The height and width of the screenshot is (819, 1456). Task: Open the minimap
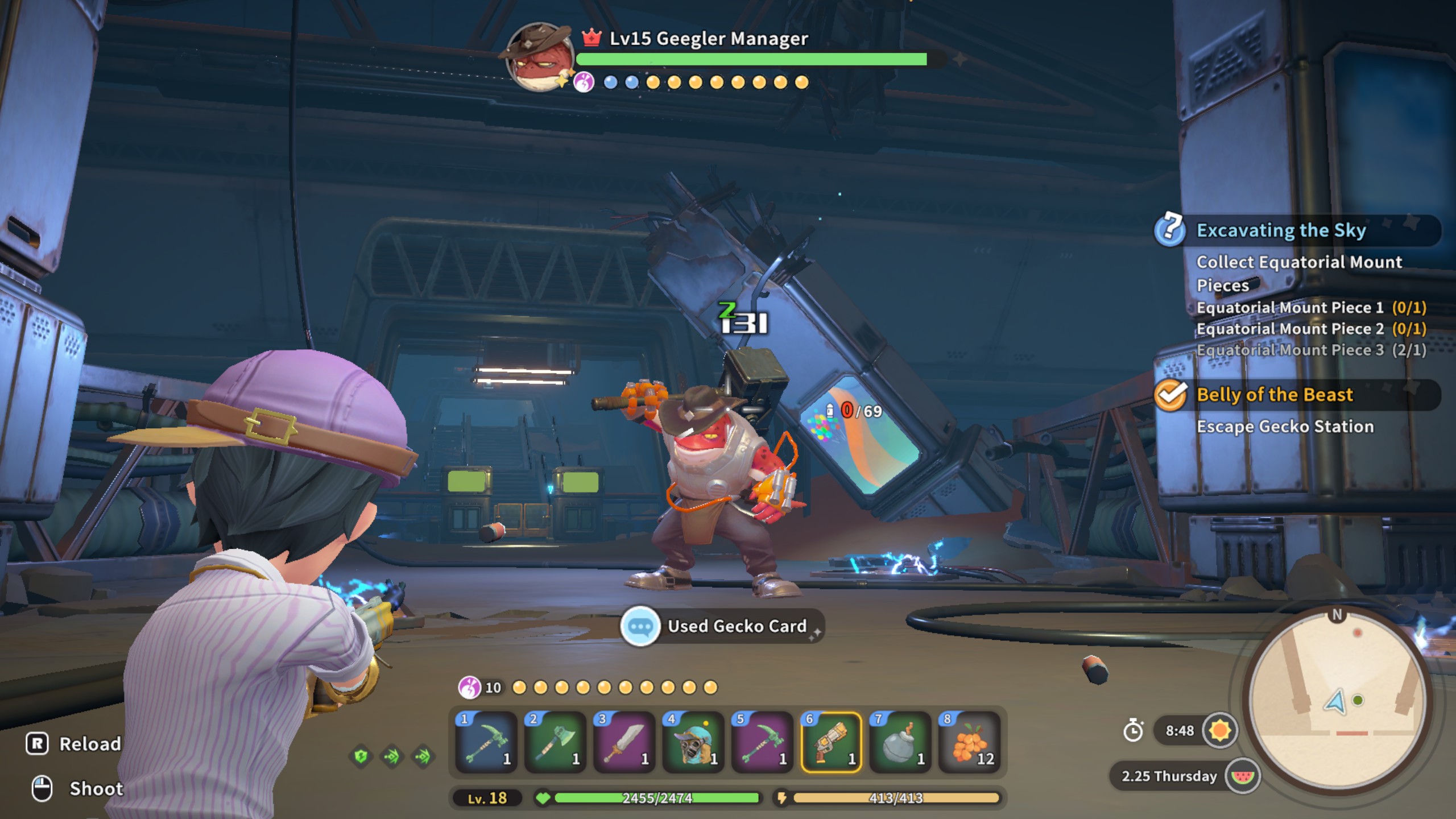(1338, 700)
